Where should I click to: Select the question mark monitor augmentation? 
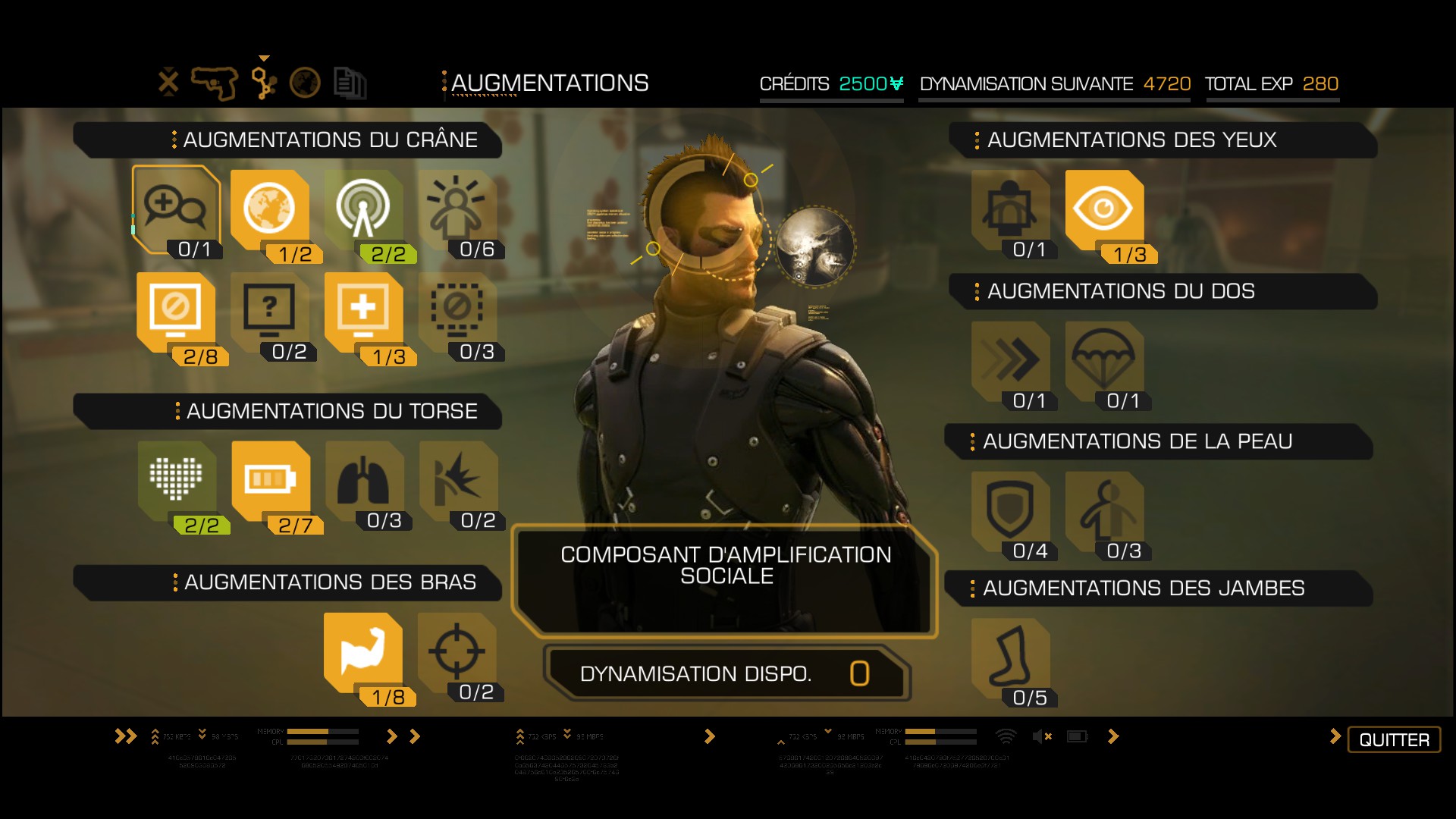[269, 311]
